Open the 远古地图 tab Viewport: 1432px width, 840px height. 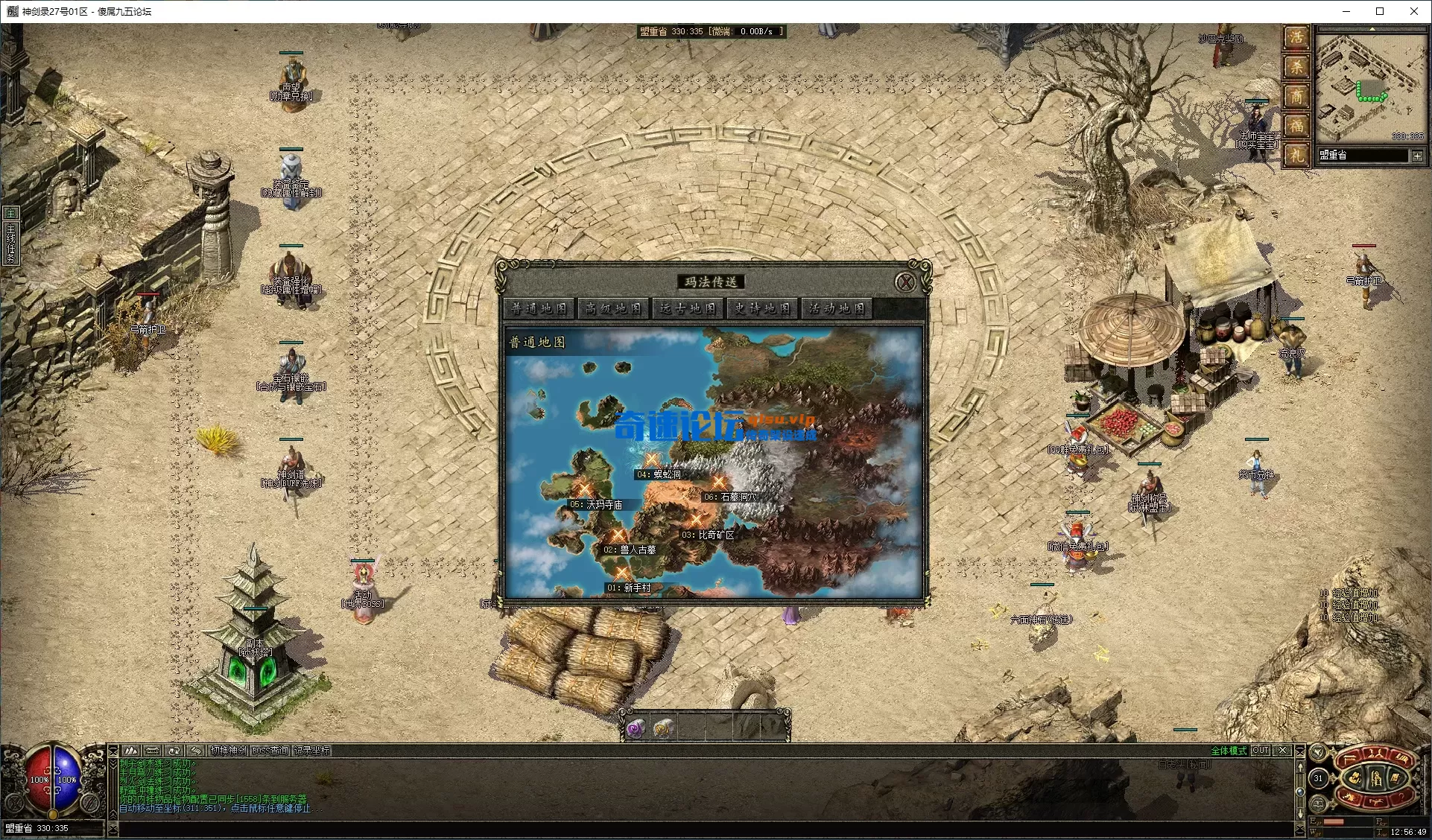point(688,308)
